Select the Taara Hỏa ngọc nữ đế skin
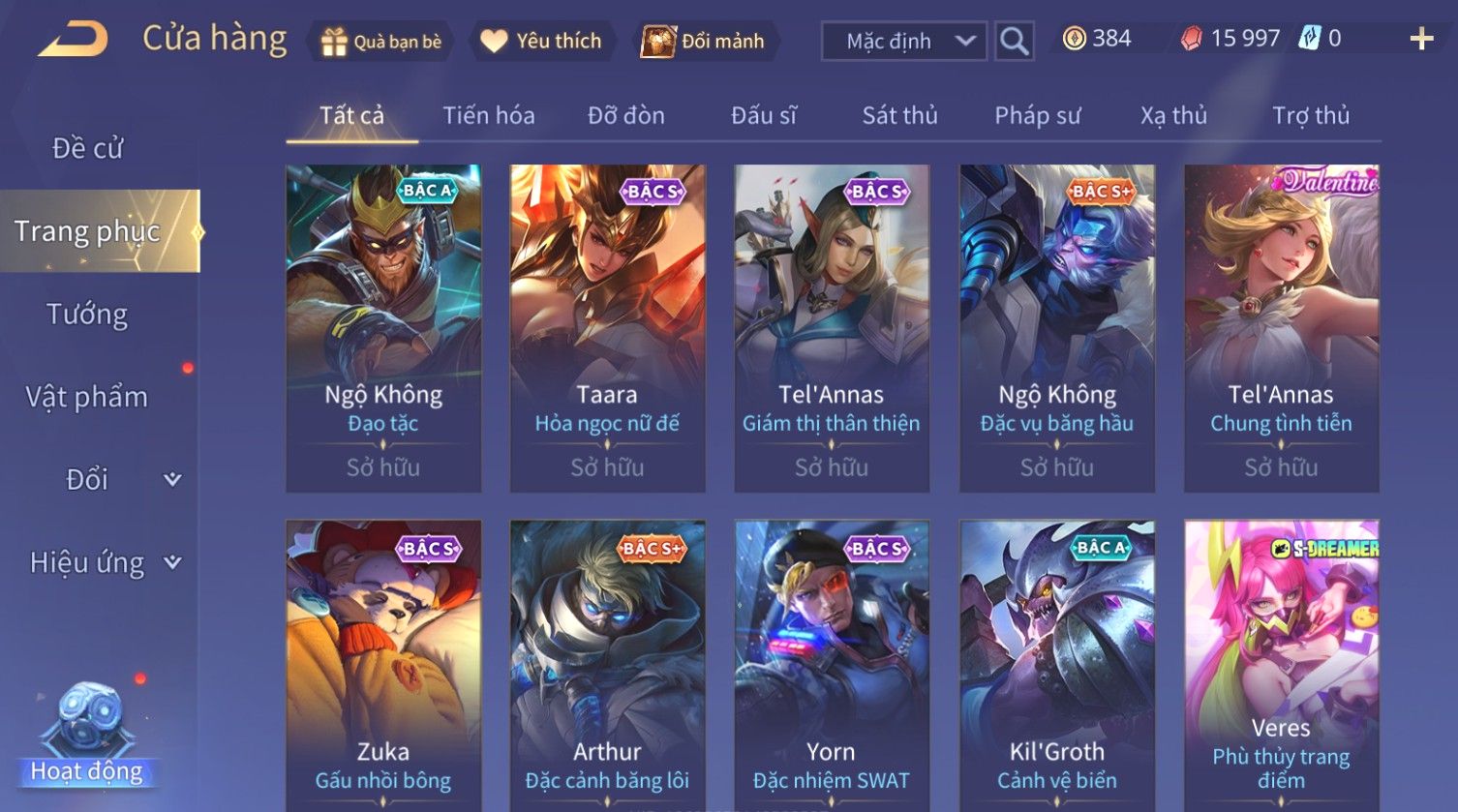1458x812 pixels. (x=607, y=329)
